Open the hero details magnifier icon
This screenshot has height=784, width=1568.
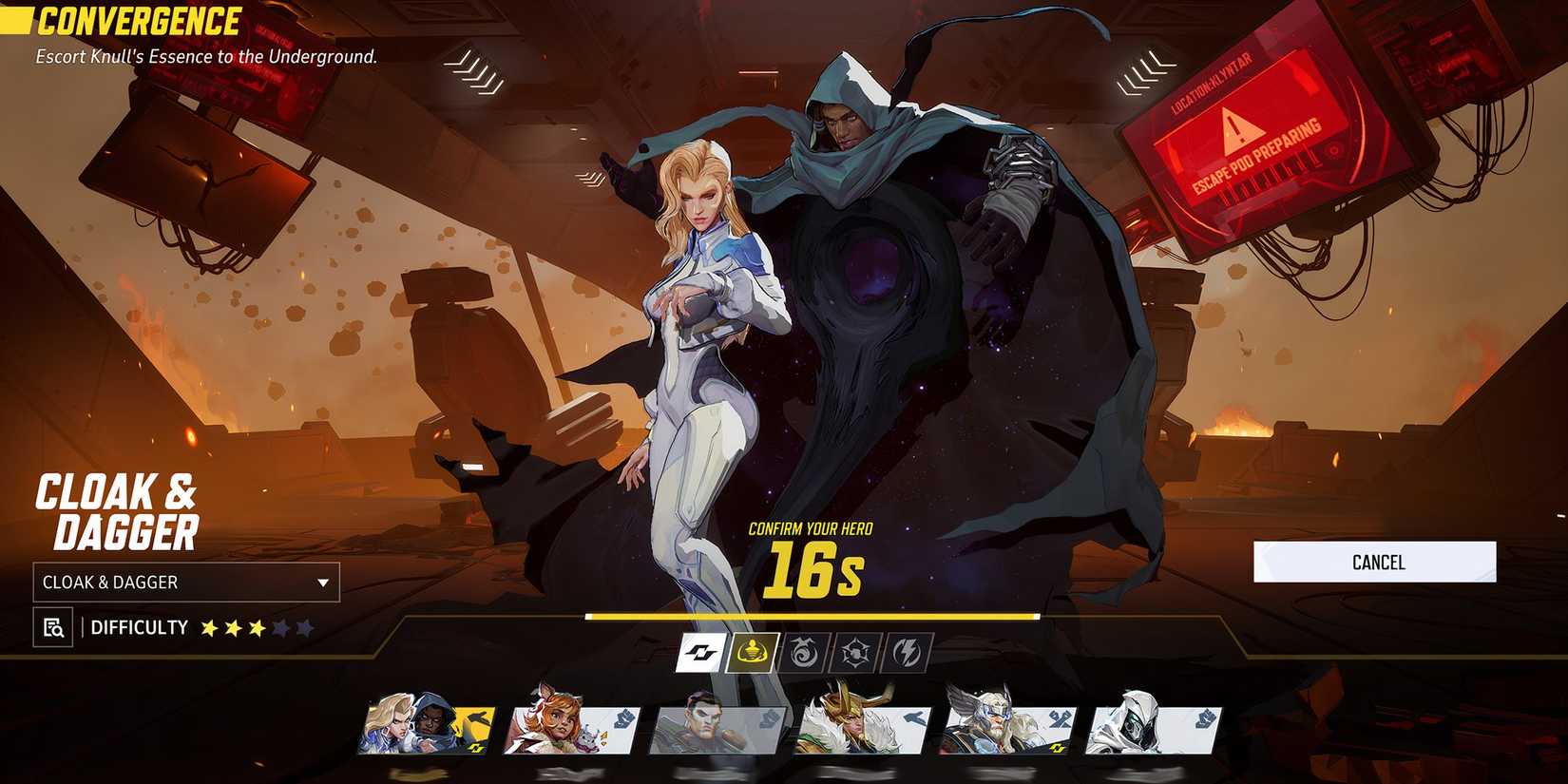[54, 628]
